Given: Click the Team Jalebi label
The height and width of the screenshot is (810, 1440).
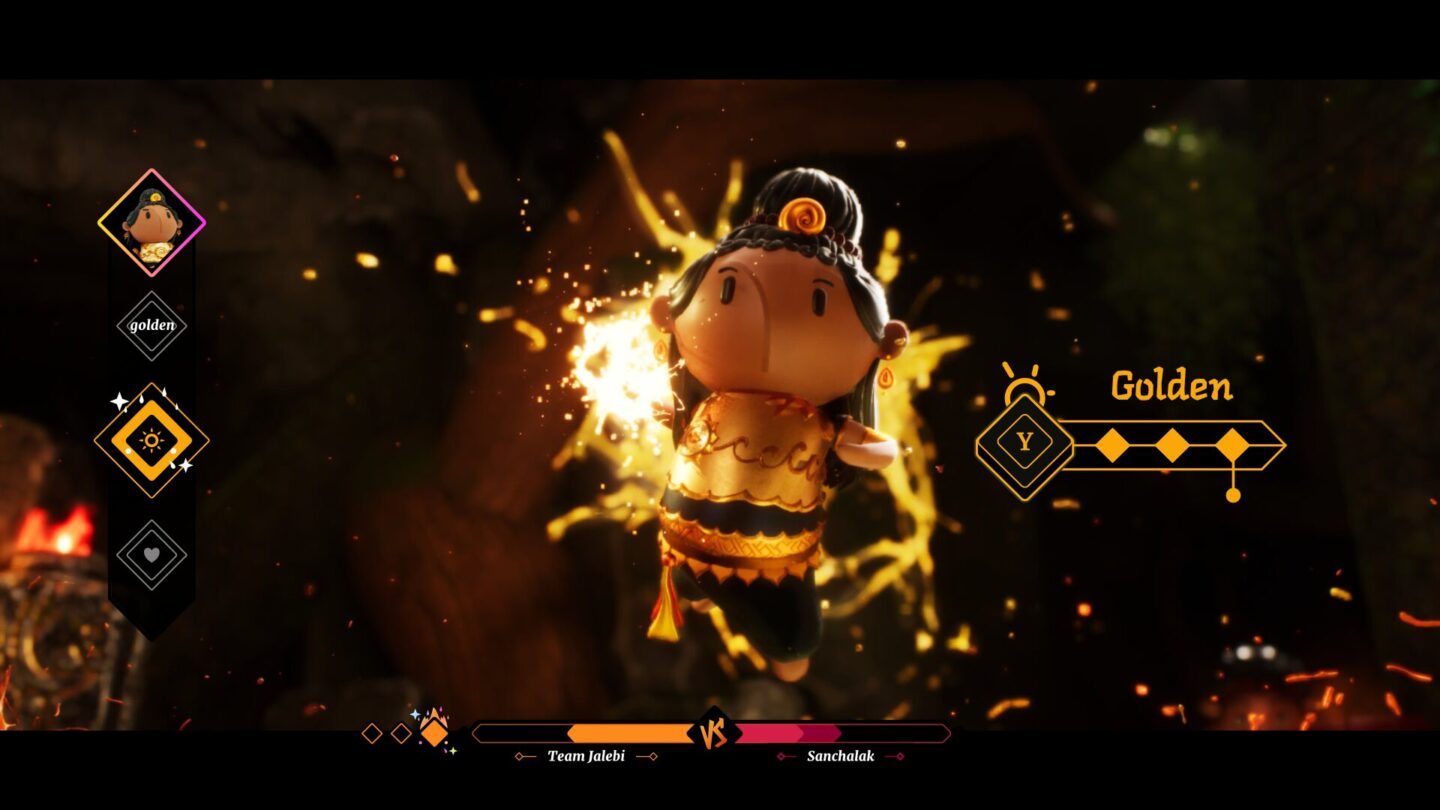Looking at the screenshot, I should pyautogui.click(x=585, y=757).
